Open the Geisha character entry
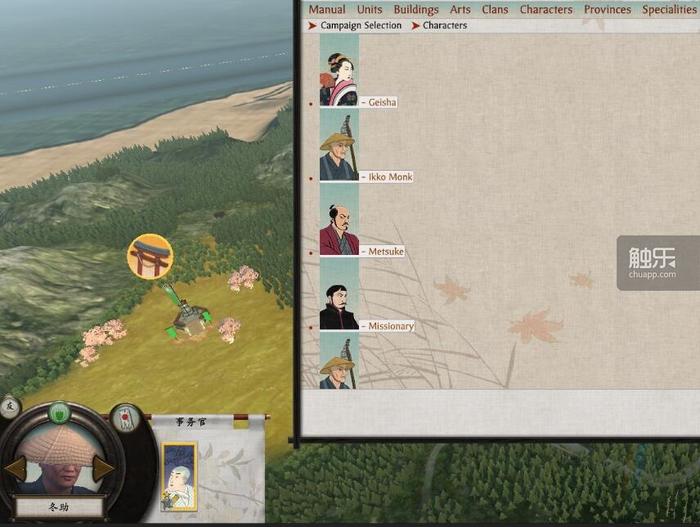The image size is (700, 527). tap(378, 102)
